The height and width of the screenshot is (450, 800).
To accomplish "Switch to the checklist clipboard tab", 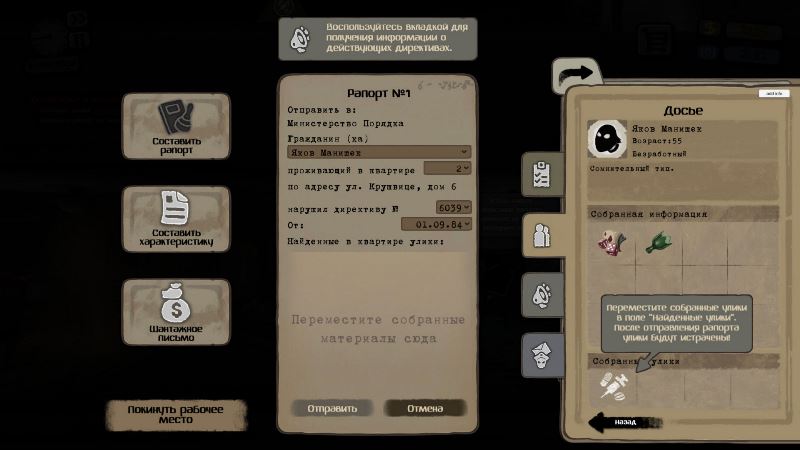I will pyautogui.click(x=542, y=174).
